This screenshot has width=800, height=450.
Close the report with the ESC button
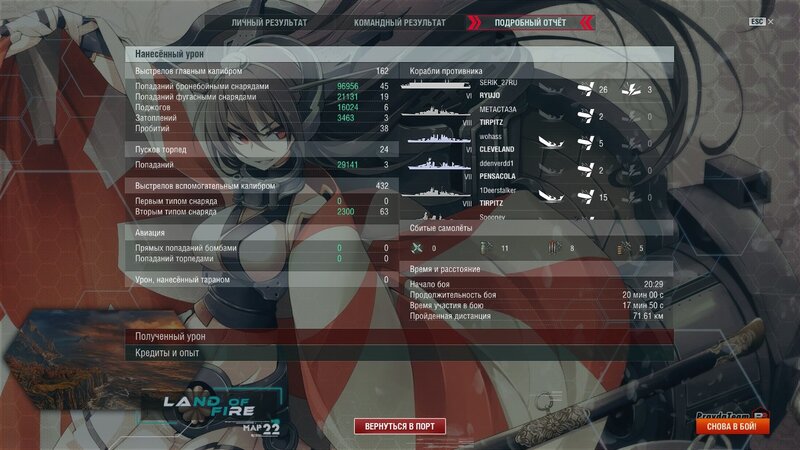click(756, 21)
